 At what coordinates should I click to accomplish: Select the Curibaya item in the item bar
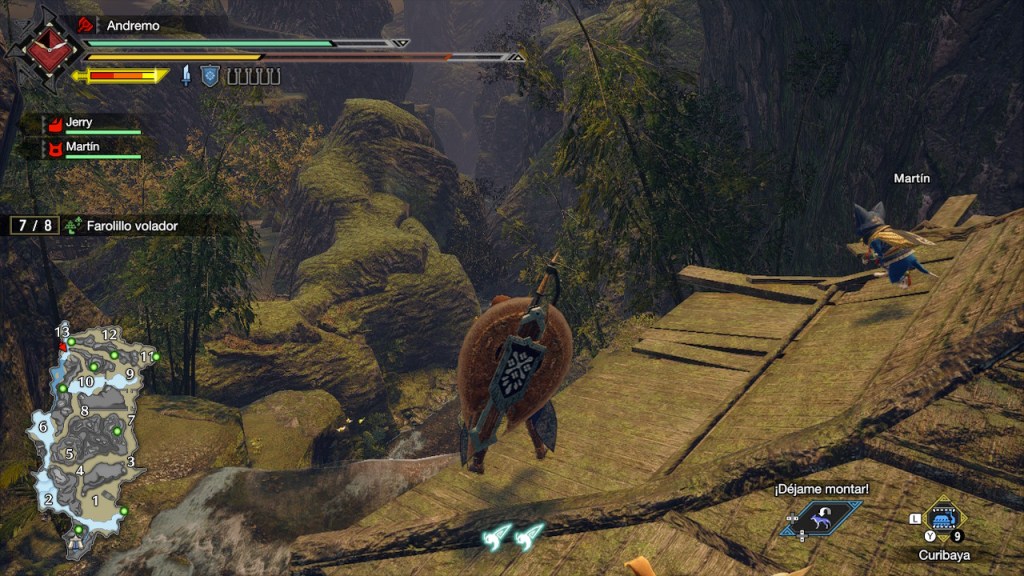point(943,517)
